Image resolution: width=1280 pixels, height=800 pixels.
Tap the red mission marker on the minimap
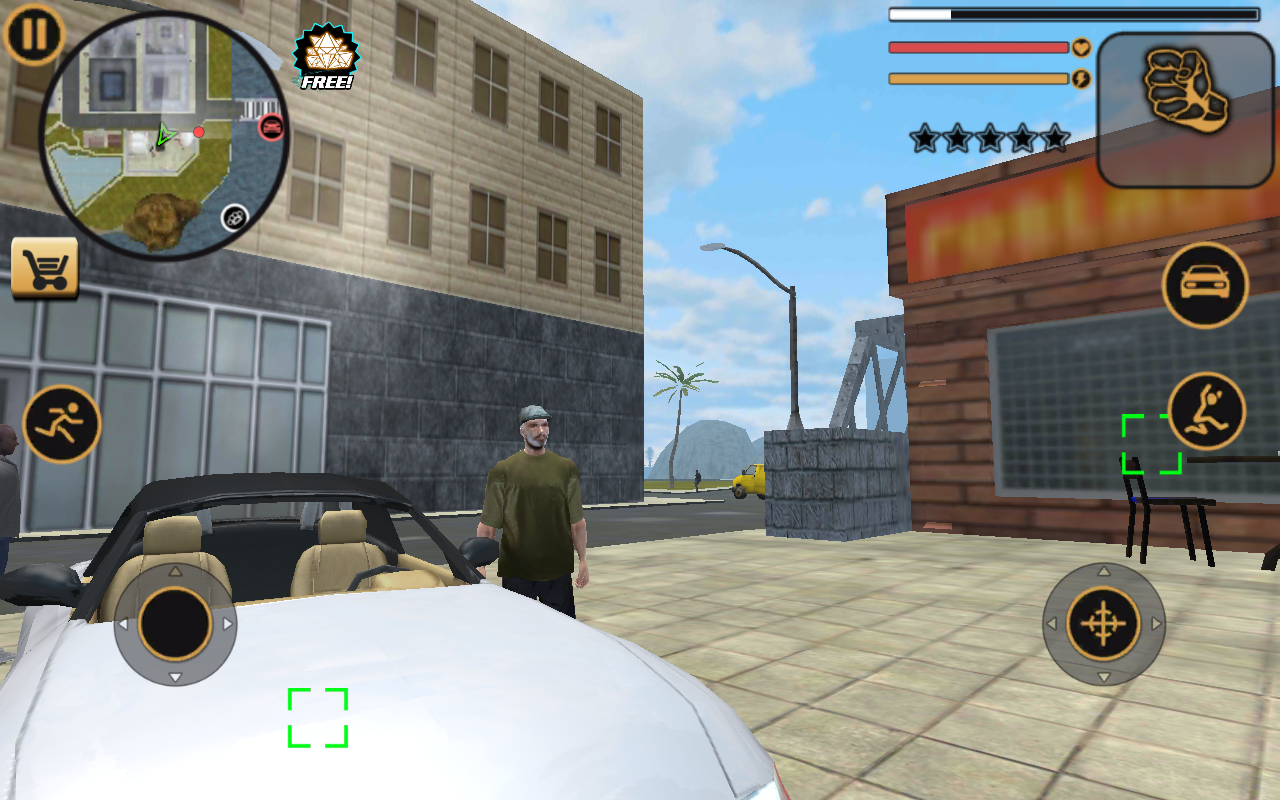pos(200,131)
